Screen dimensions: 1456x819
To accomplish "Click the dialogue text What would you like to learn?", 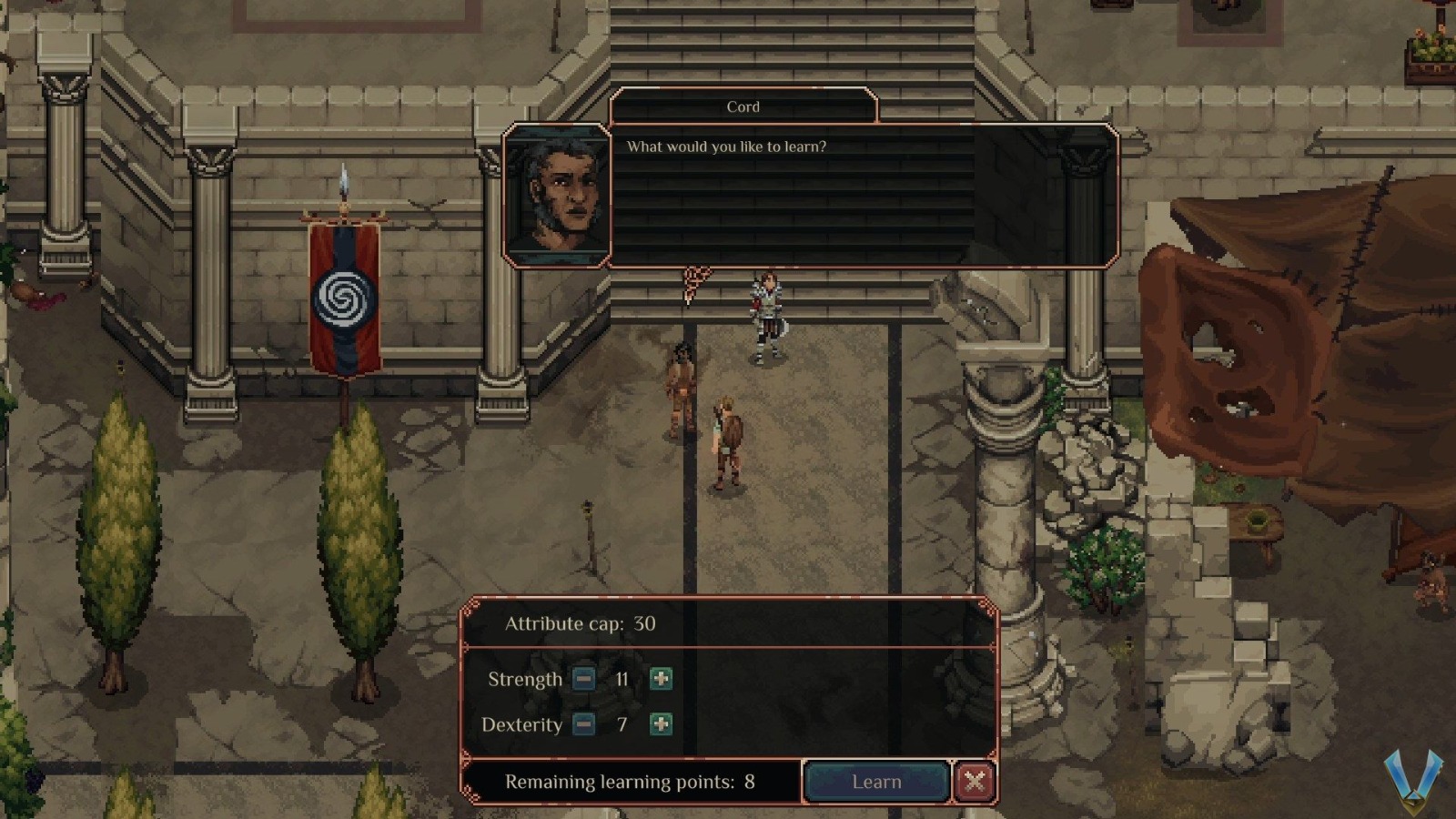I will pos(725,145).
